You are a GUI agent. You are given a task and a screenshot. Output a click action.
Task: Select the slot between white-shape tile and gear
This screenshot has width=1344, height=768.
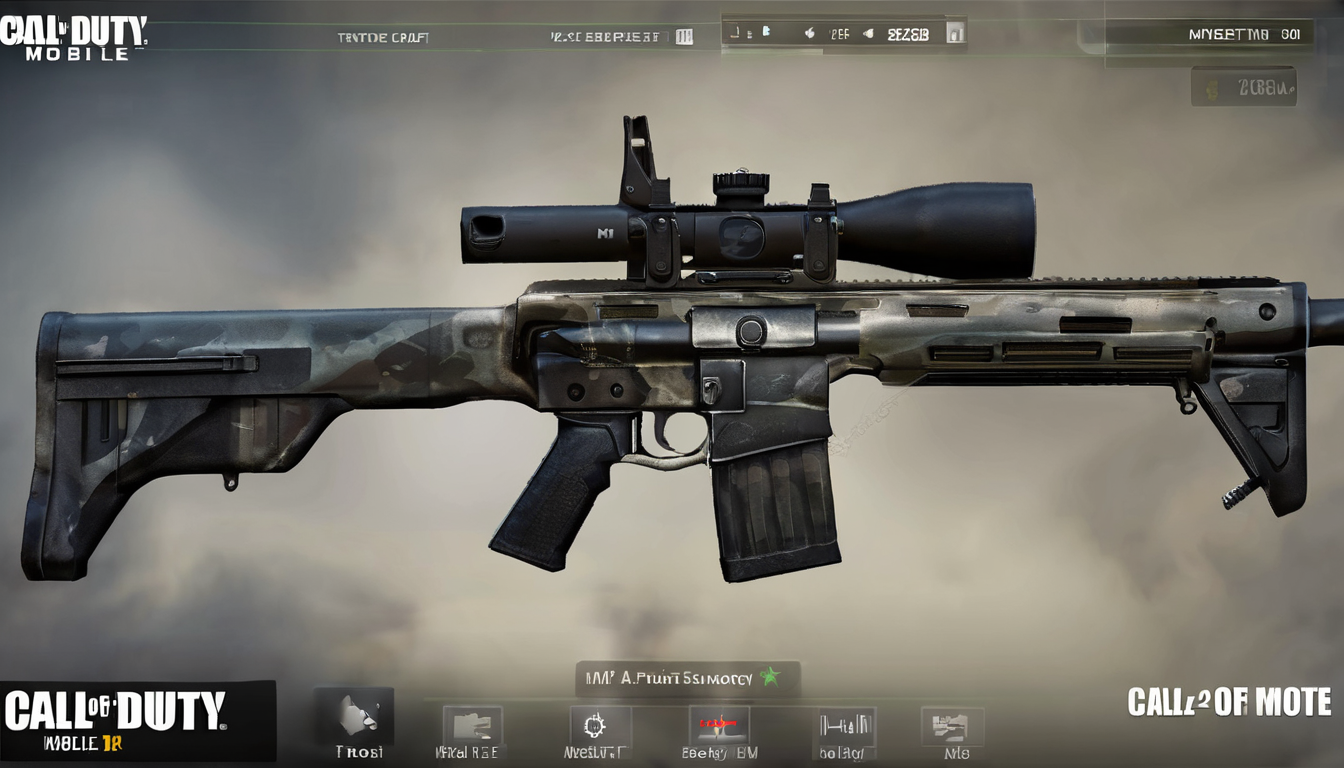click(471, 727)
